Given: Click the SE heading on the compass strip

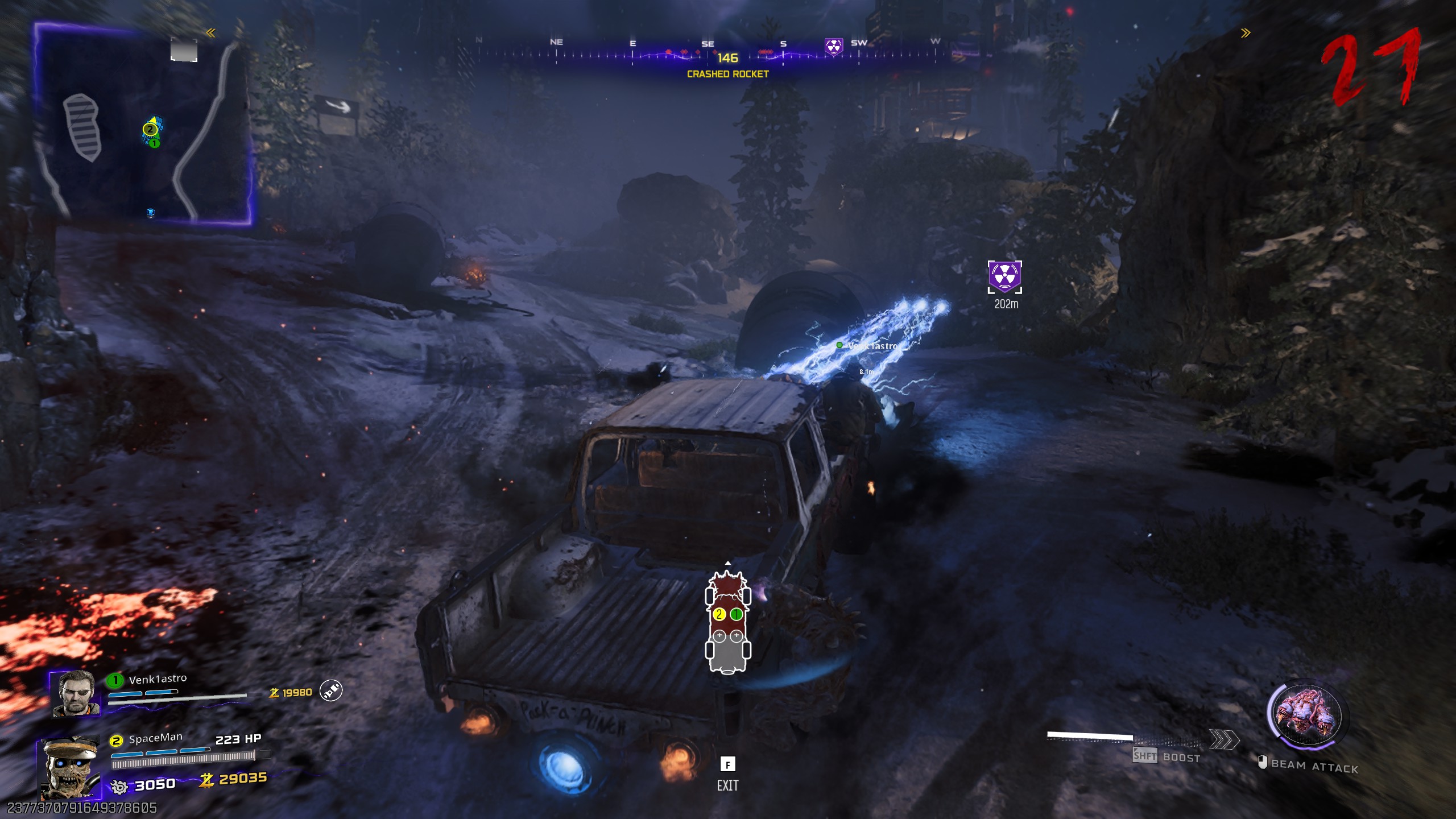Looking at the screenshot, I should [707, 43].
